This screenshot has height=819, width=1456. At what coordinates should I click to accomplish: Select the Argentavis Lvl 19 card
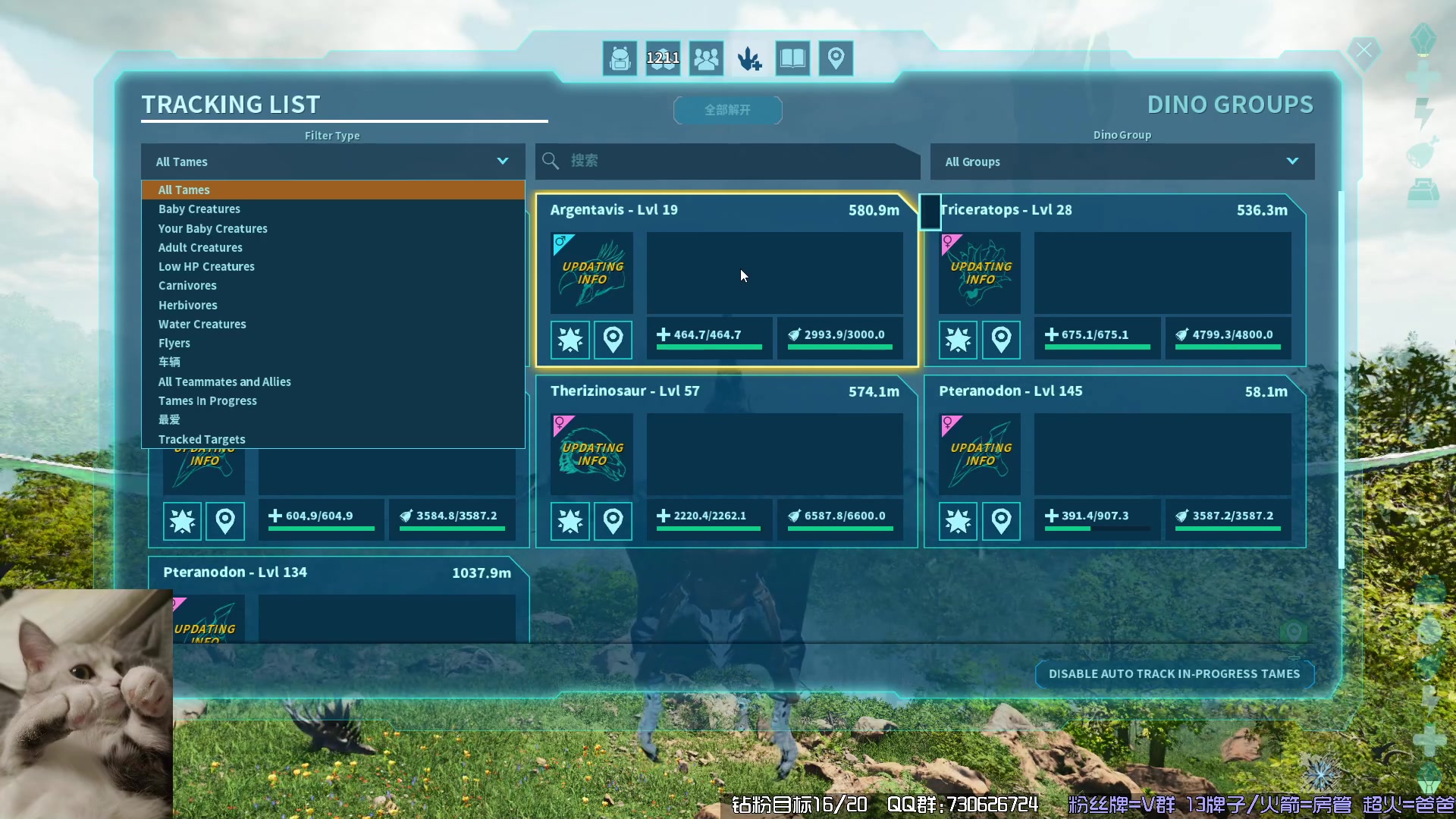[773, 271]
